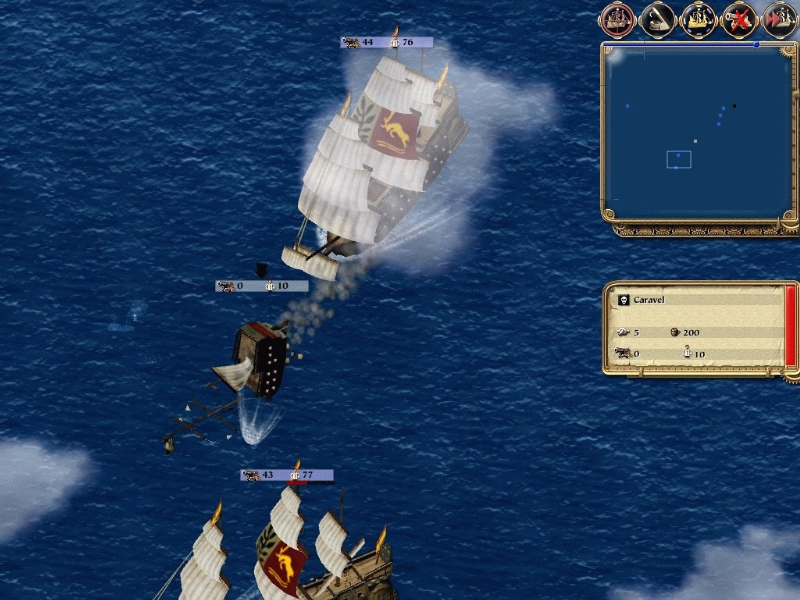Activate the golden ship command button

pos(698,17)
